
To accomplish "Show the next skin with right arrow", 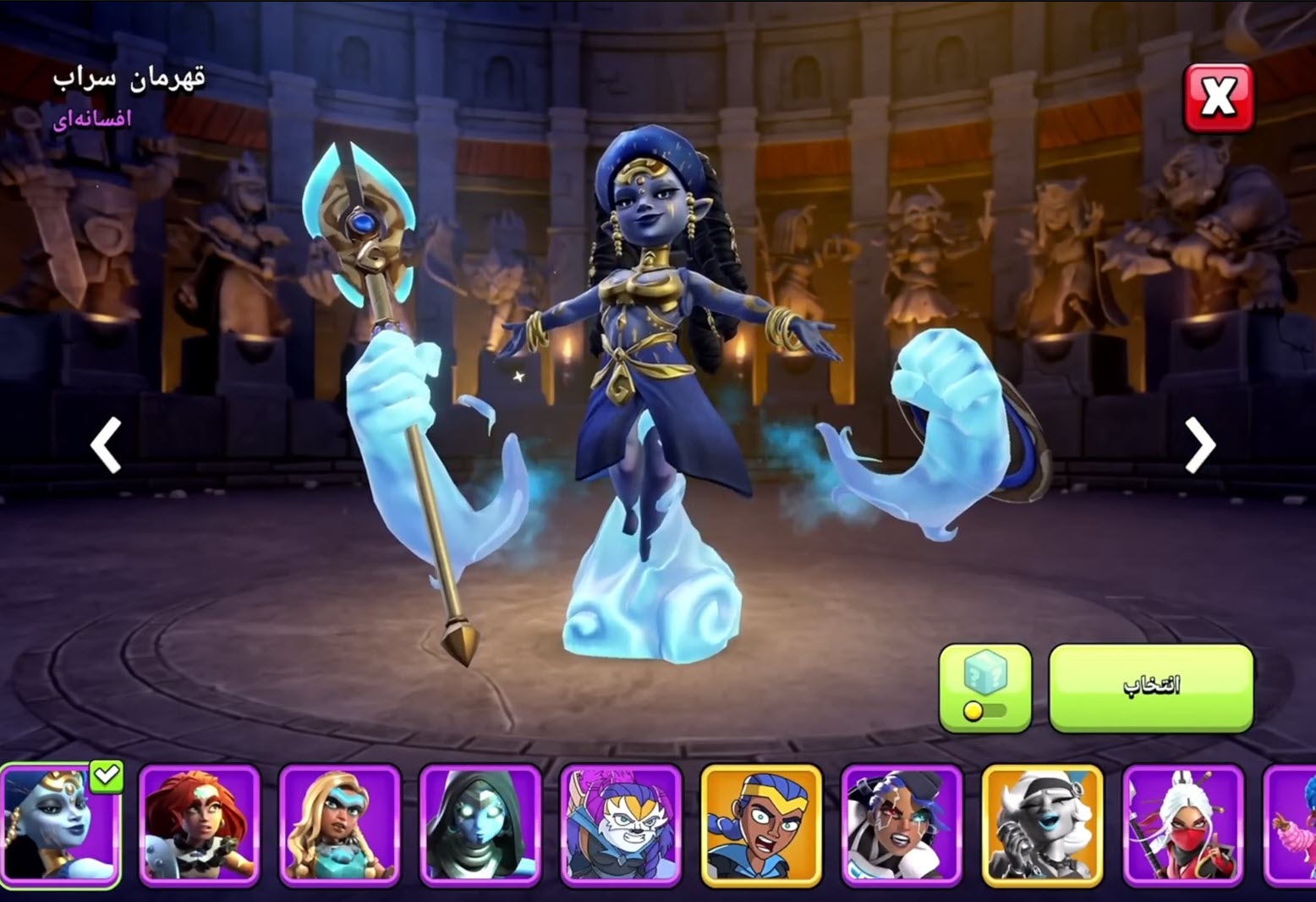I will point(1200,444).
